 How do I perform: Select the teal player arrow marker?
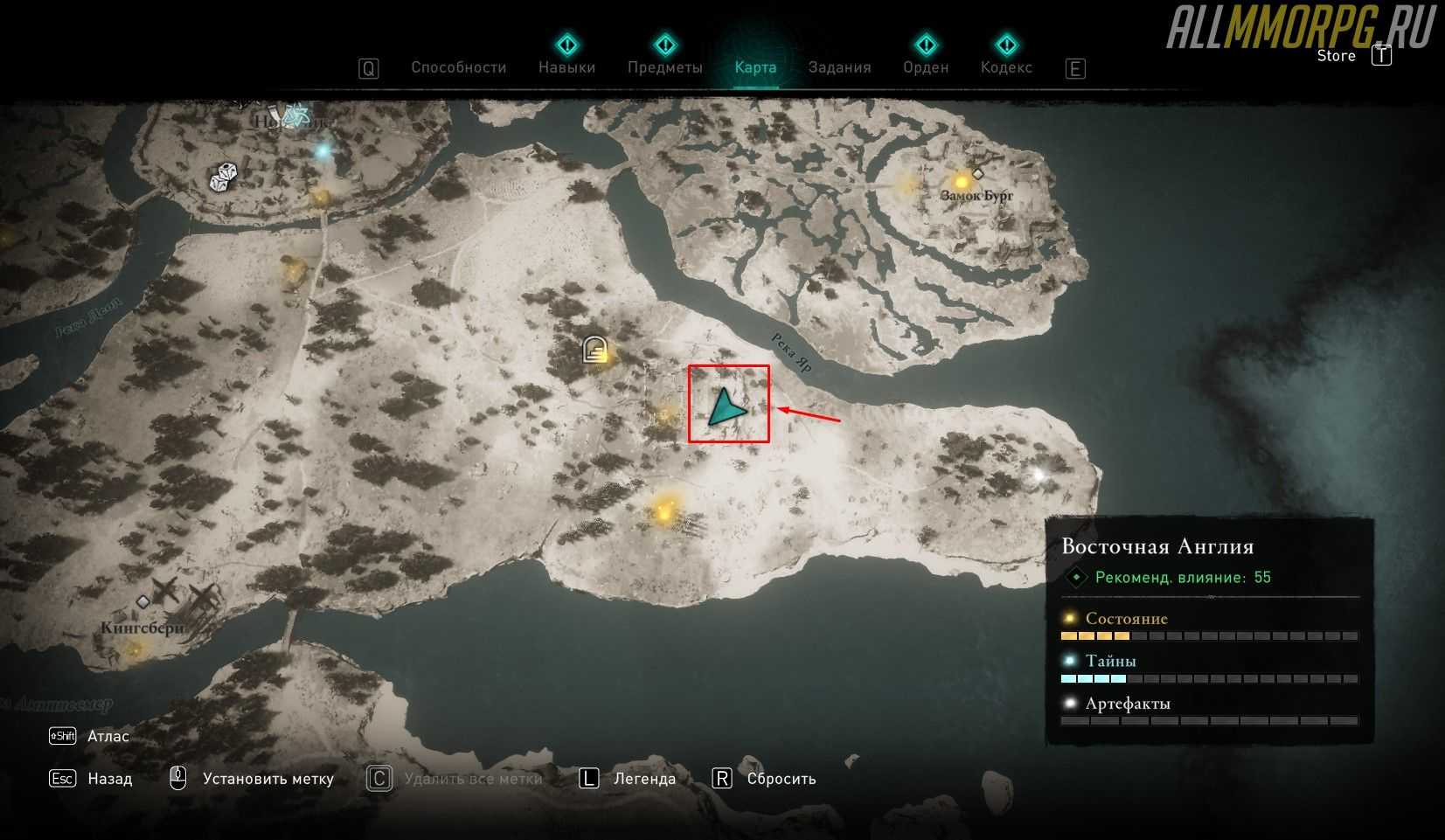[x=726, y=409]
